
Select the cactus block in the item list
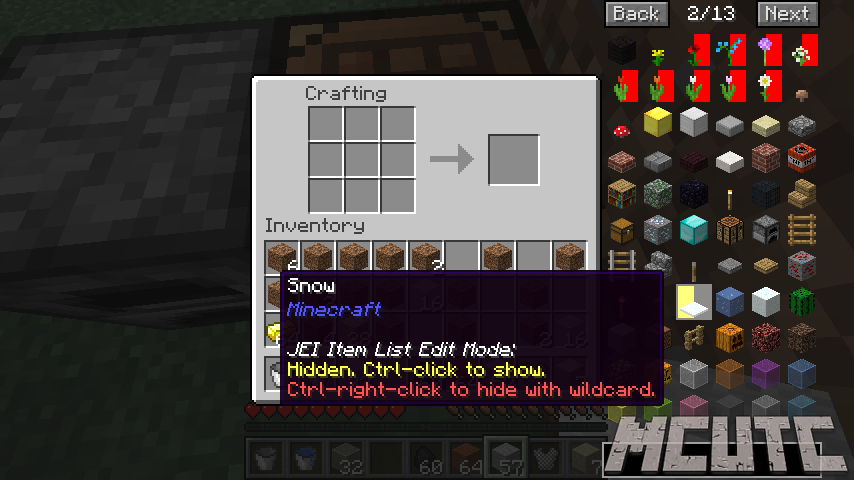coord(800,301)
